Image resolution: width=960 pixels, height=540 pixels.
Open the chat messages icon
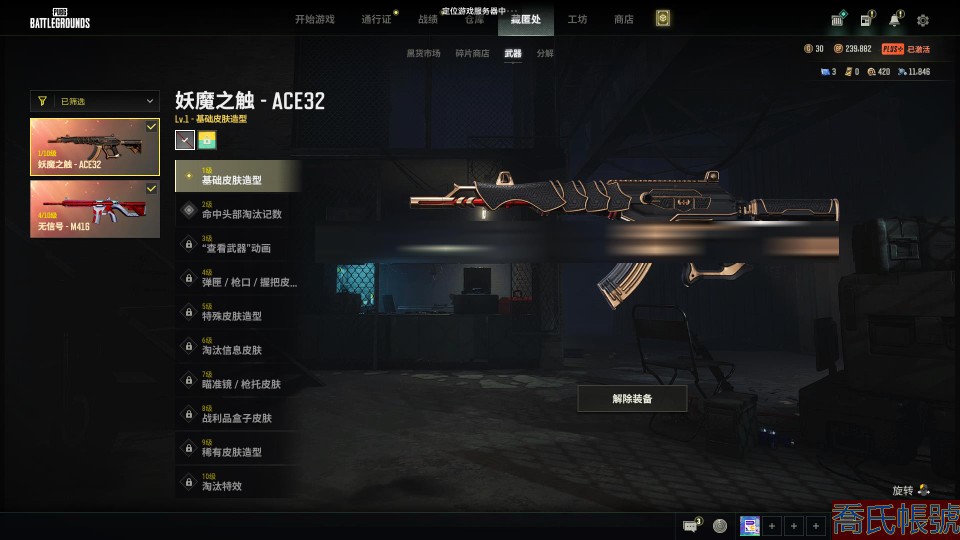point(691,525)
